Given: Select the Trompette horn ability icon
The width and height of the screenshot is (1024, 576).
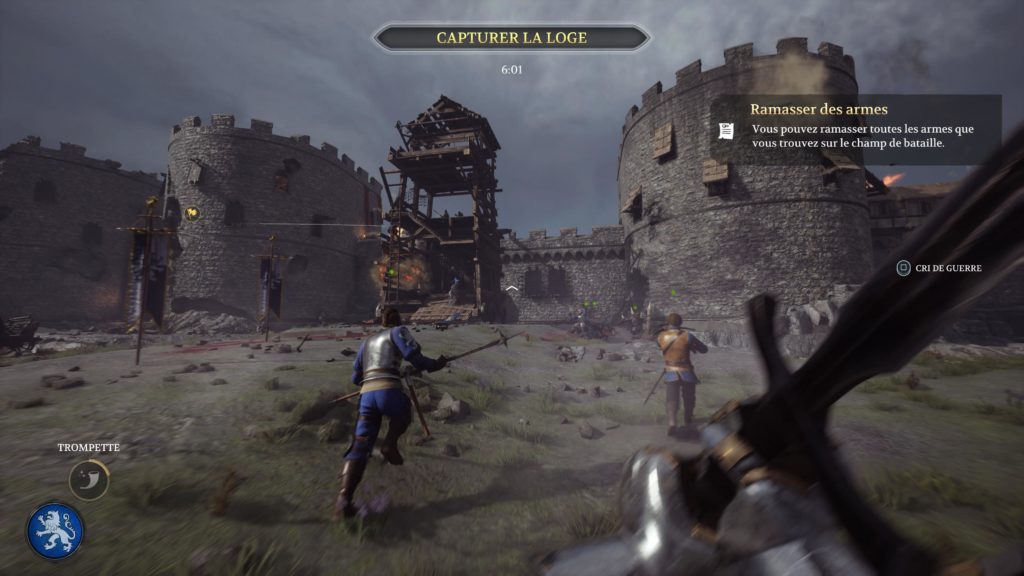Looking at the screenshot, I should [x=89, y=479].
